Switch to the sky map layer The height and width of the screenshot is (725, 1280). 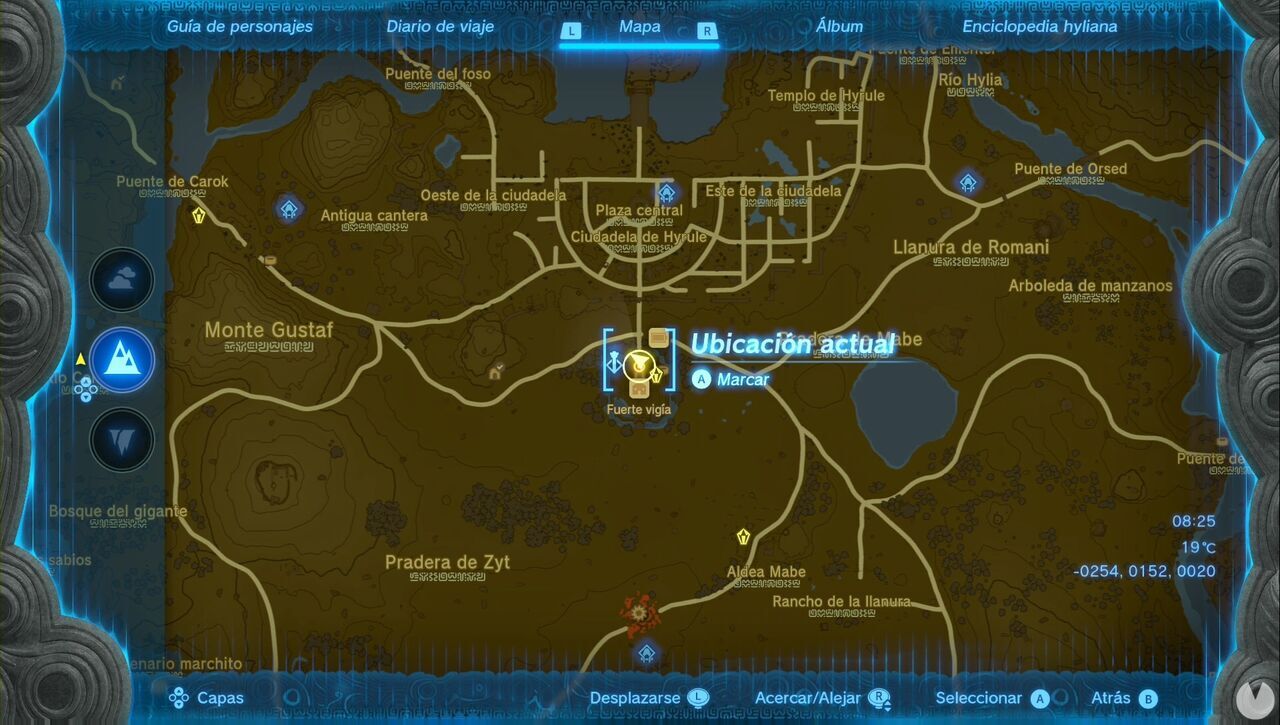point(121,280)
